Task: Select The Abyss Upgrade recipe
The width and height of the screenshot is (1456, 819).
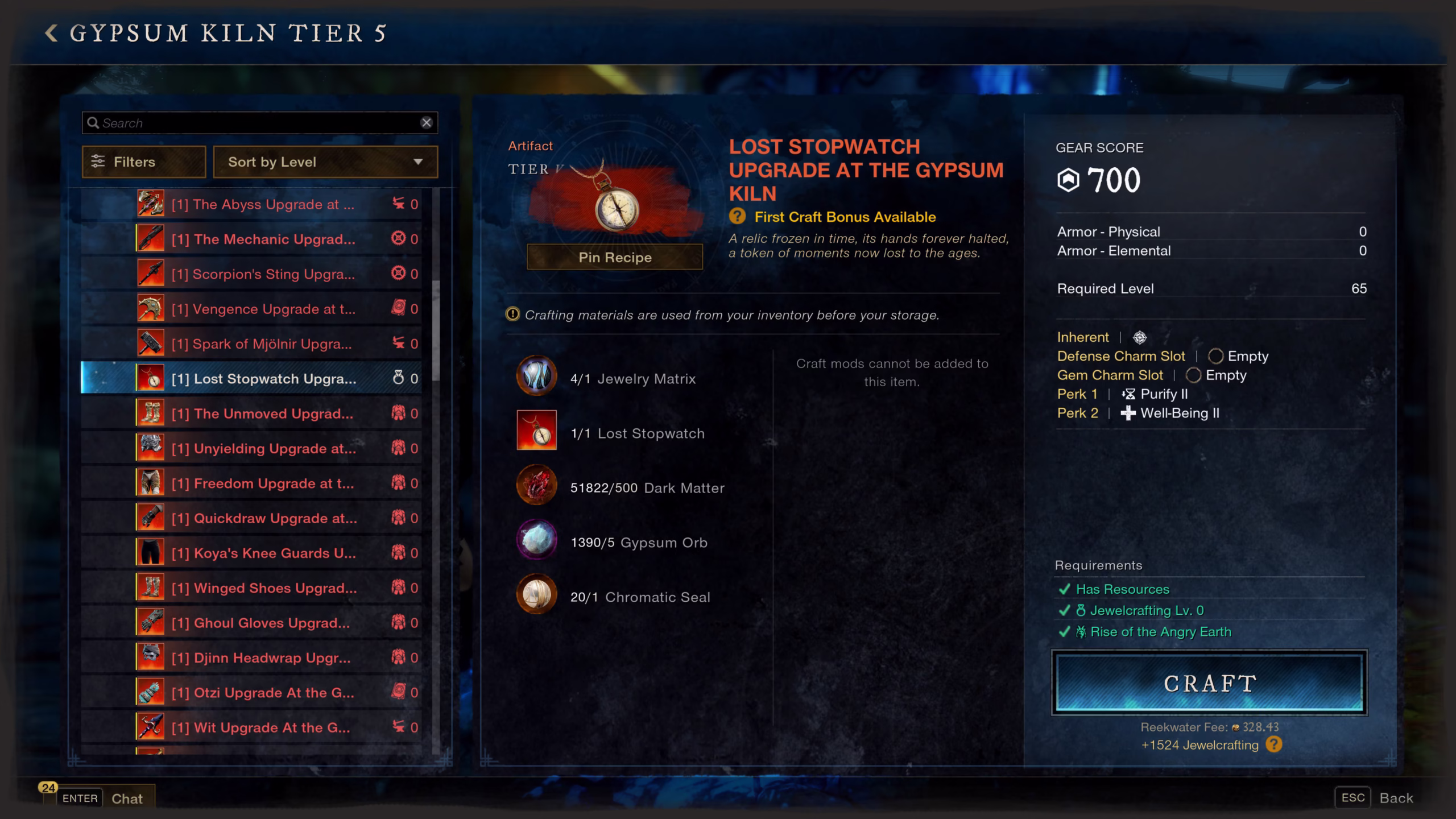Action: coord(263,204)
